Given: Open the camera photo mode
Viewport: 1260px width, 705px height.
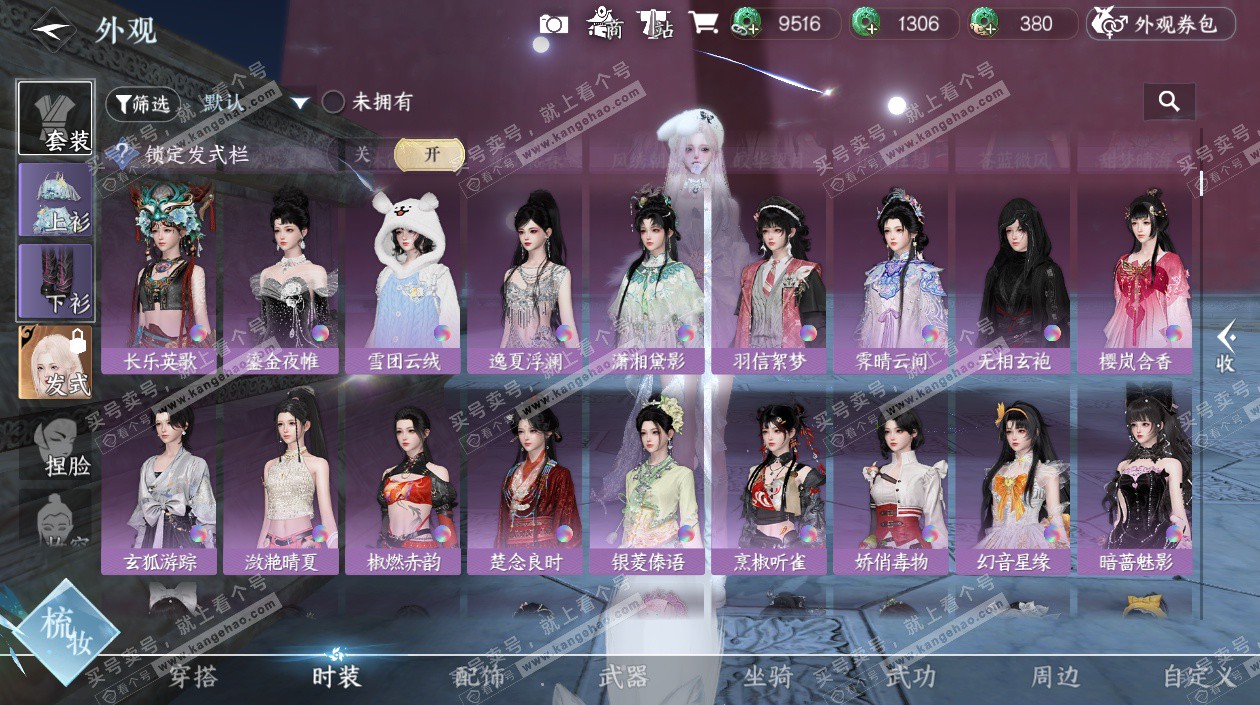Looking at the screenshot, I should click(553, 24).
